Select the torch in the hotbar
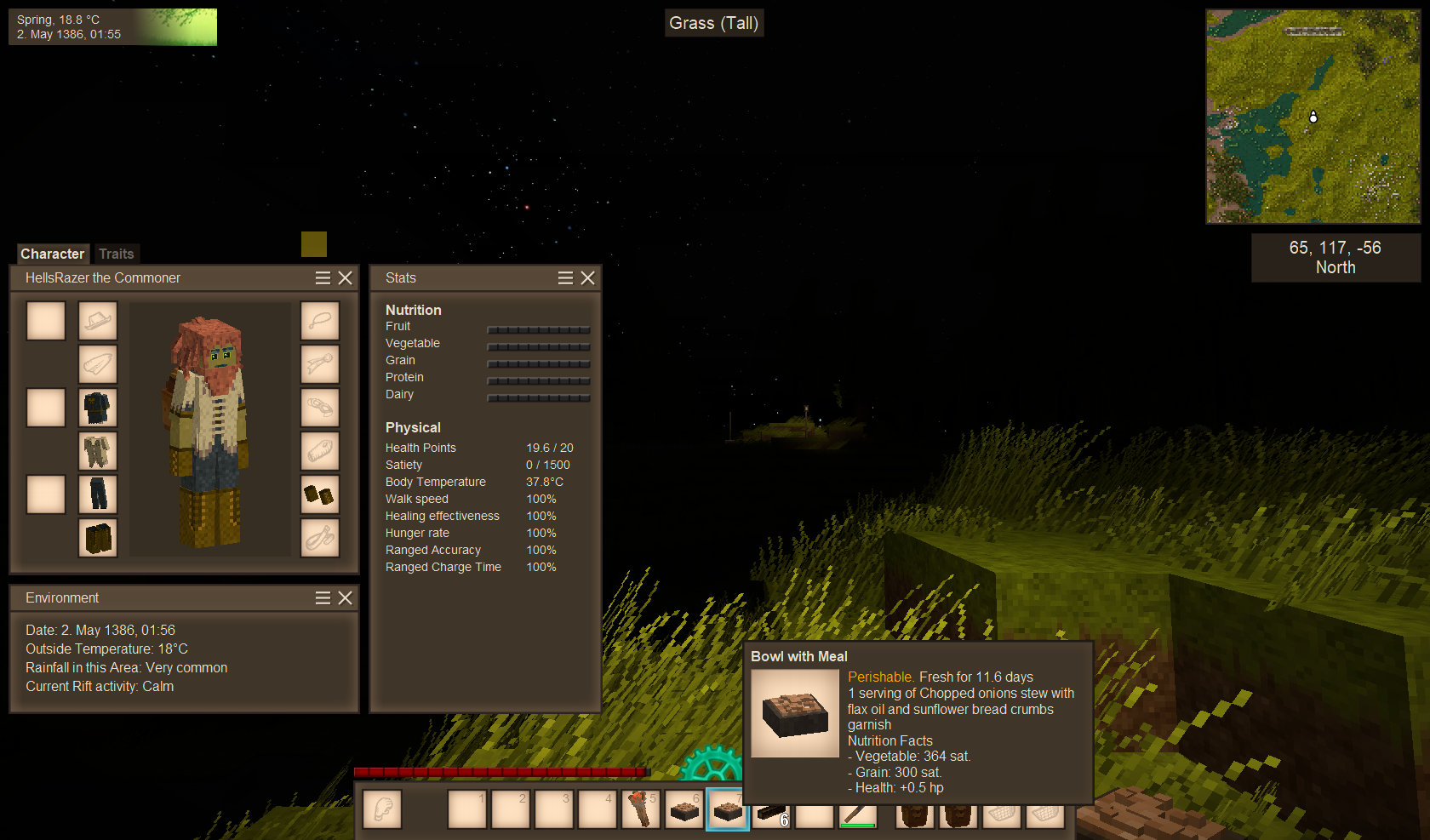The image size is (1430, 840). pos(640,809)
